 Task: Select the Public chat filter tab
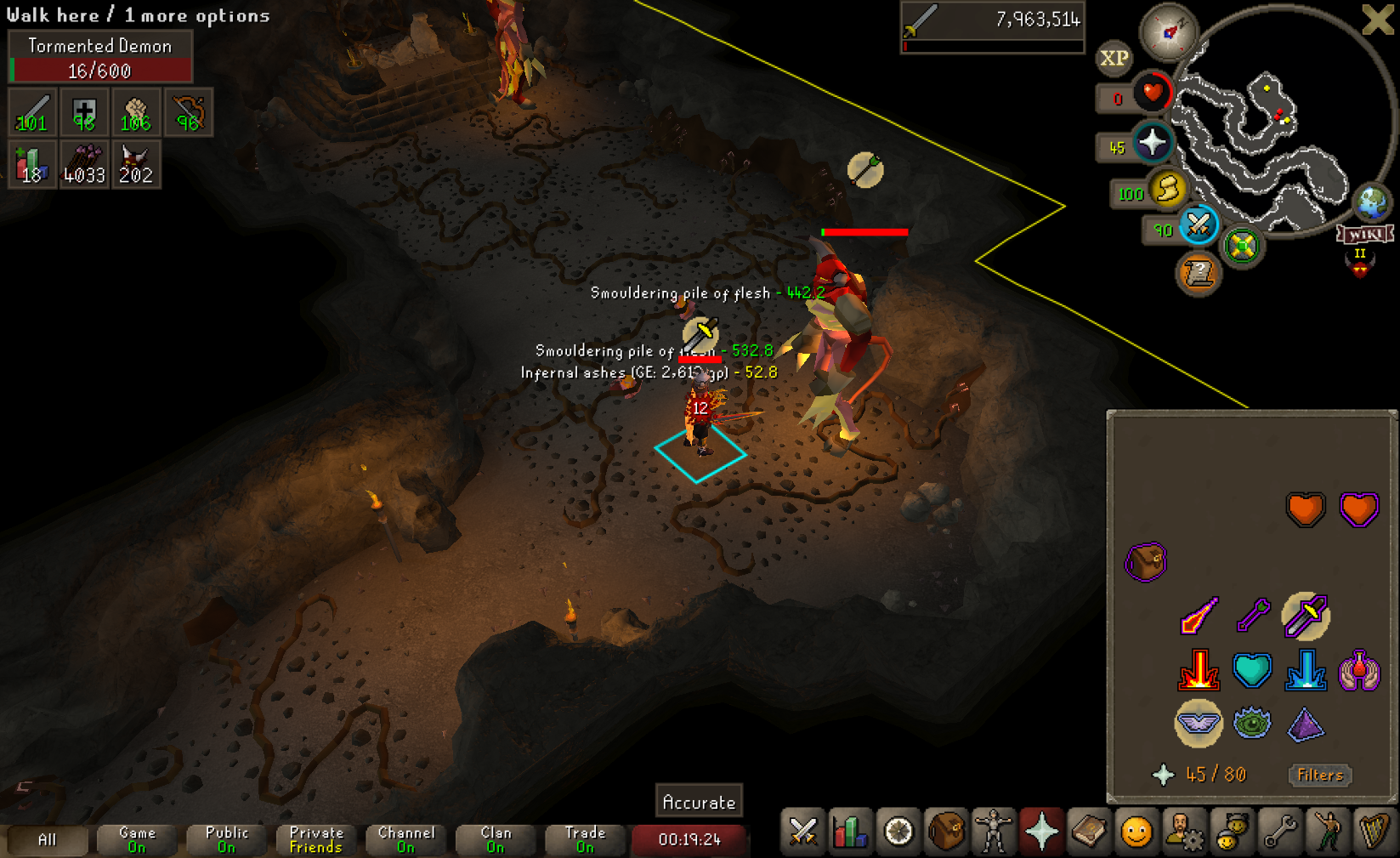click(x=227, y=839)
